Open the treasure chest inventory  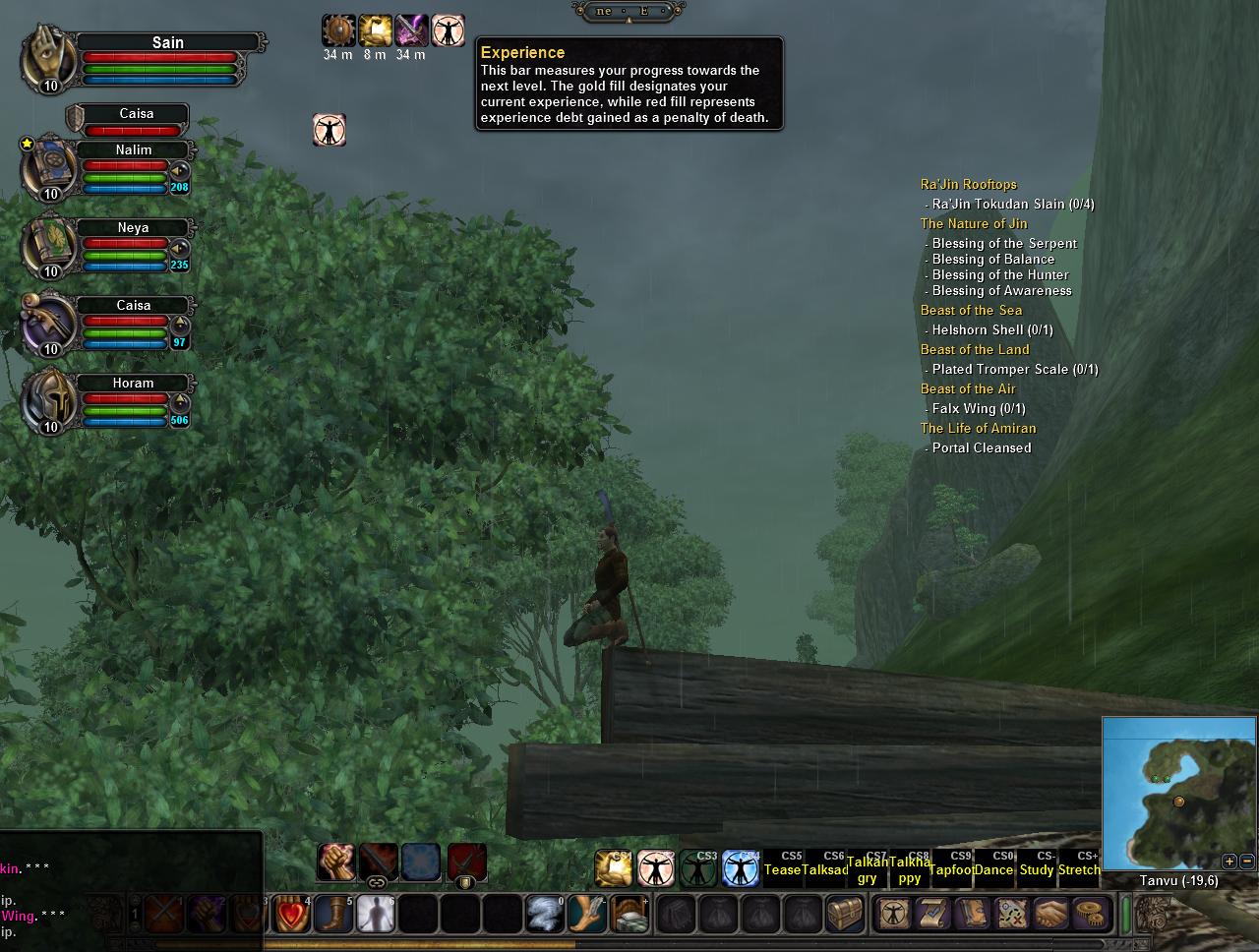845,914
